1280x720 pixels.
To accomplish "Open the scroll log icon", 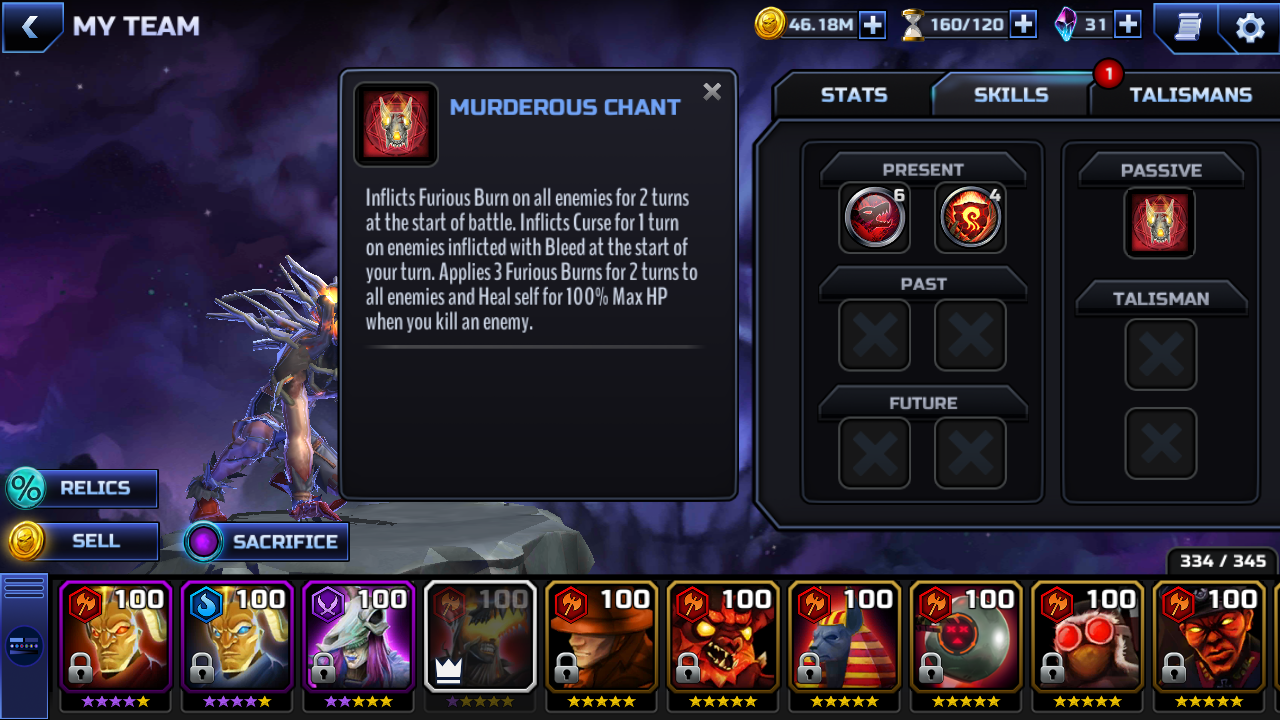I will [x=1188, y=28].
